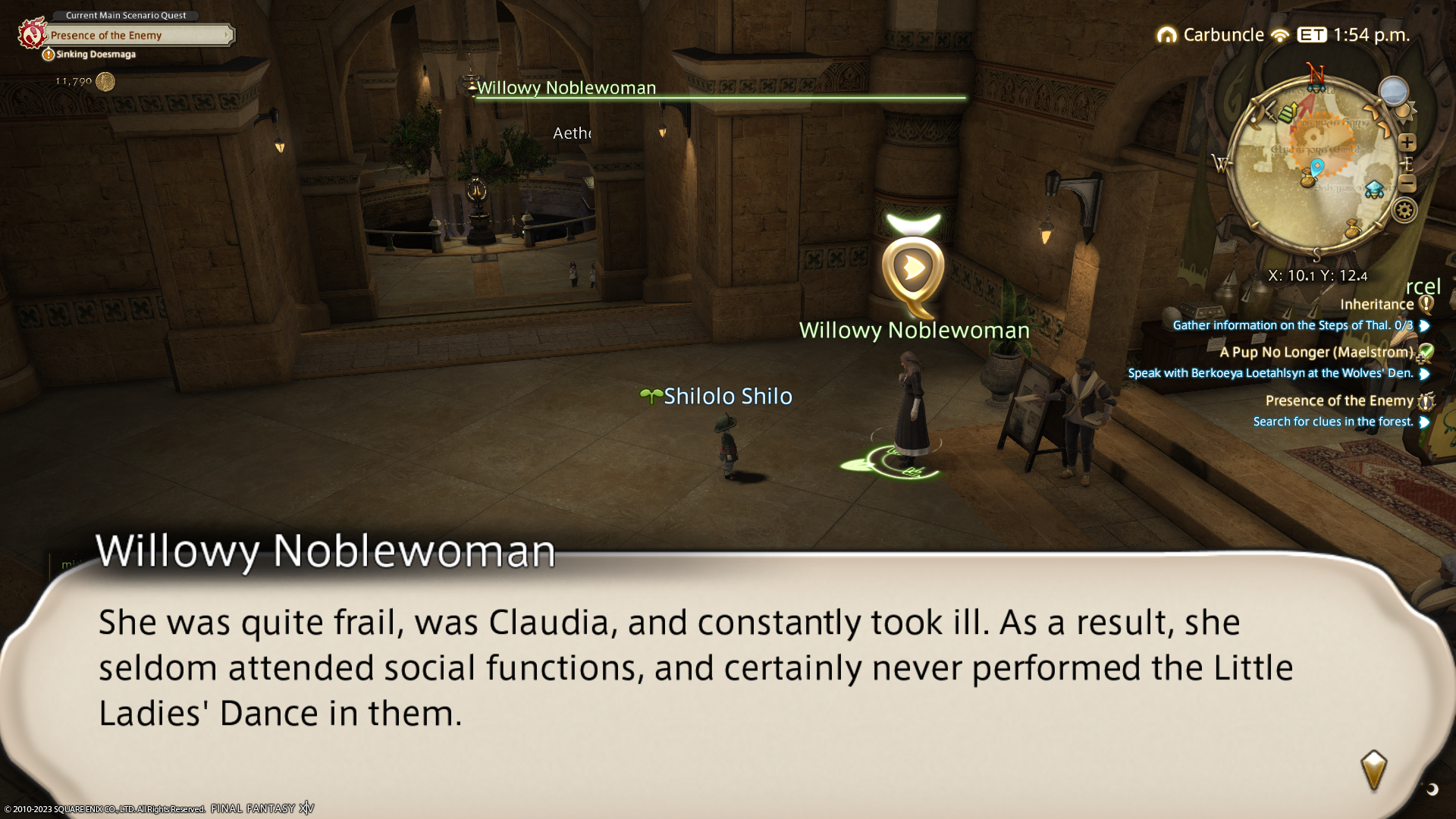
Task: Click the Carbuncle world server info
Action: (1222, 35)
